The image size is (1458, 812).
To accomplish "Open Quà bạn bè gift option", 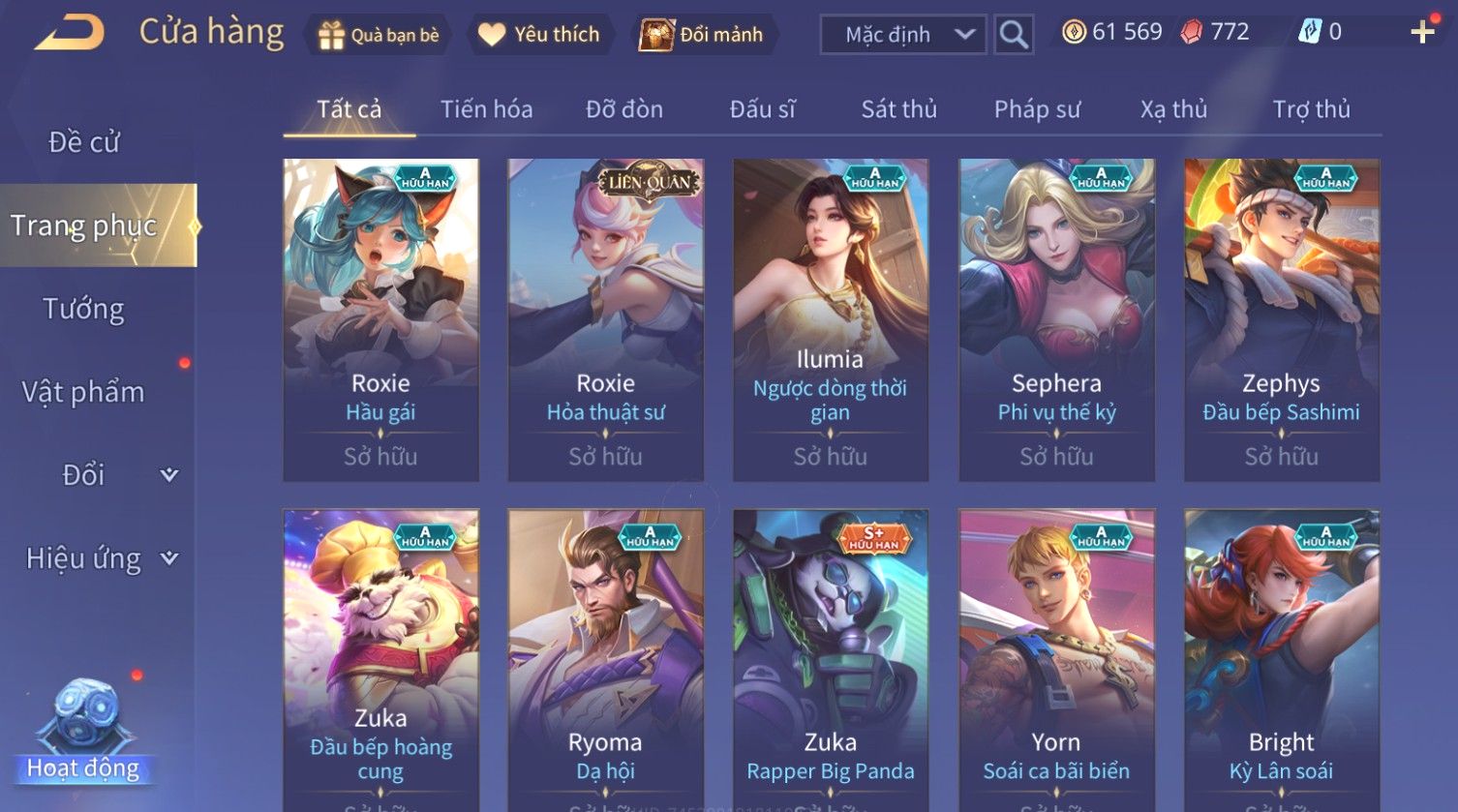I will pyautogui.click(x=379, y=35).
